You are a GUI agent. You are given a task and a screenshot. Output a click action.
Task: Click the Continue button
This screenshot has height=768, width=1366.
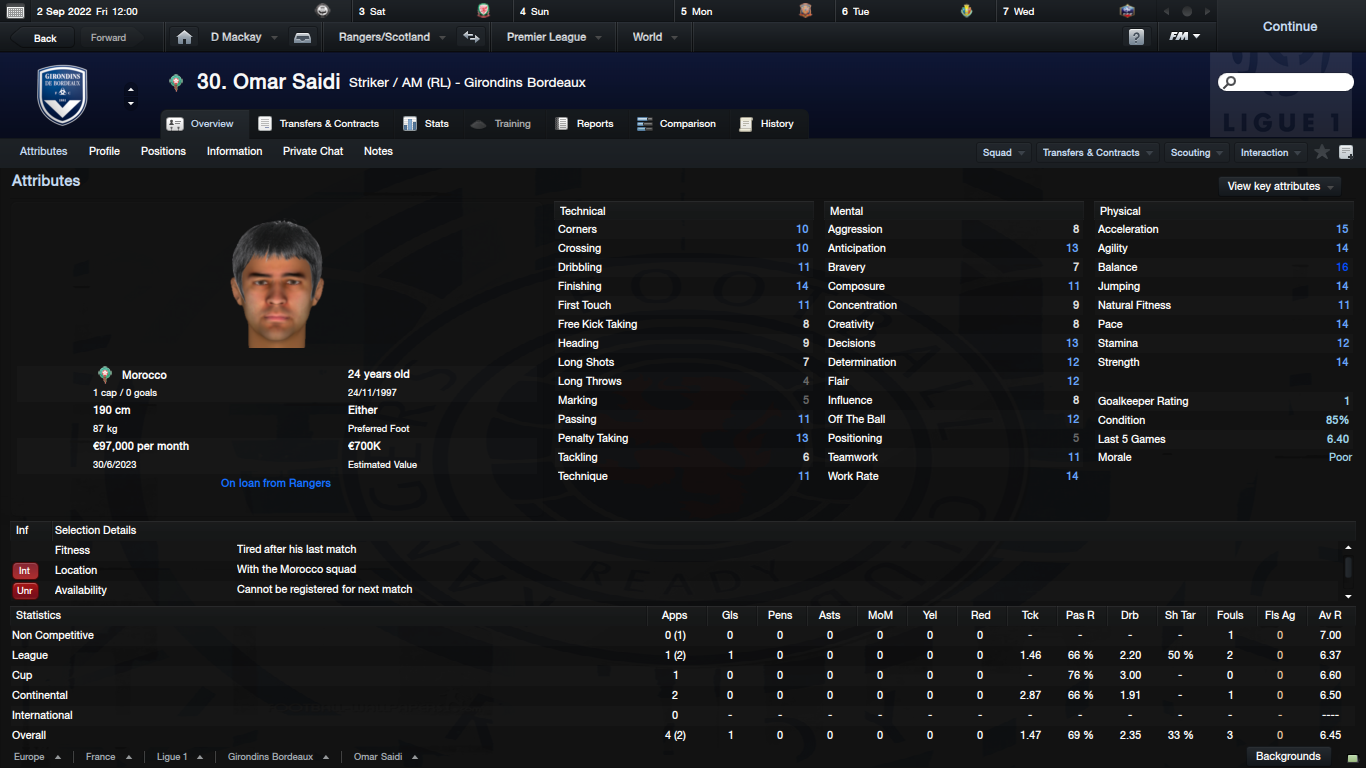tap(1289, 27)
